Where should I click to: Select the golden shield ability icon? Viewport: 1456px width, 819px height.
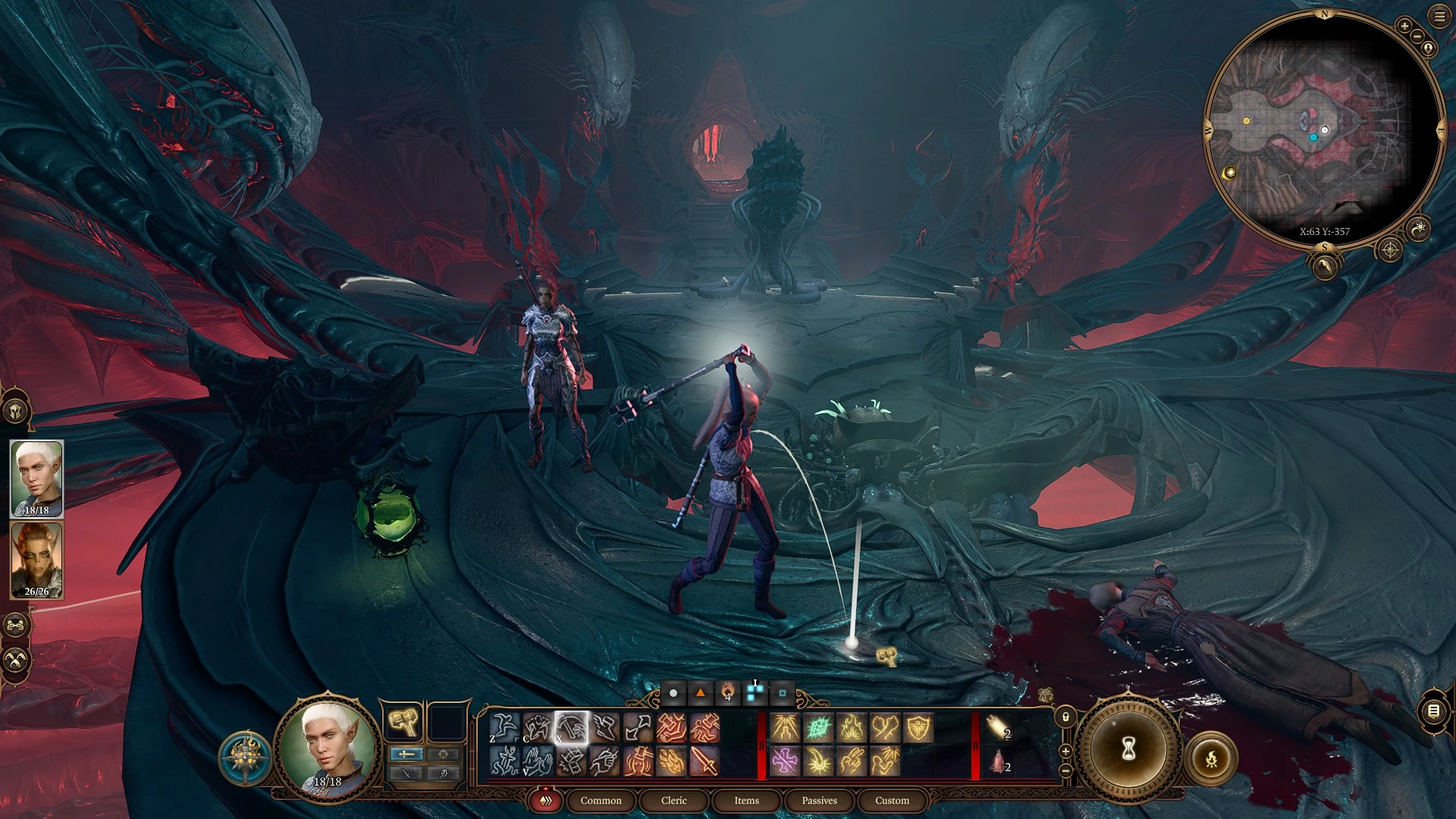point(918,728)
